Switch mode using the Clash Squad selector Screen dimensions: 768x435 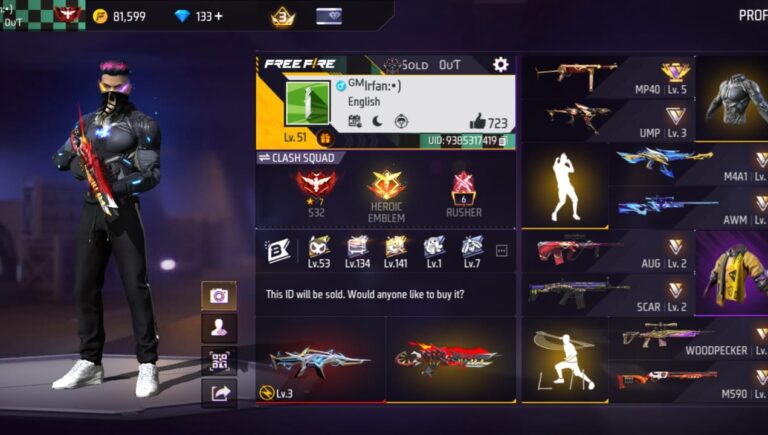pos(300,158)
